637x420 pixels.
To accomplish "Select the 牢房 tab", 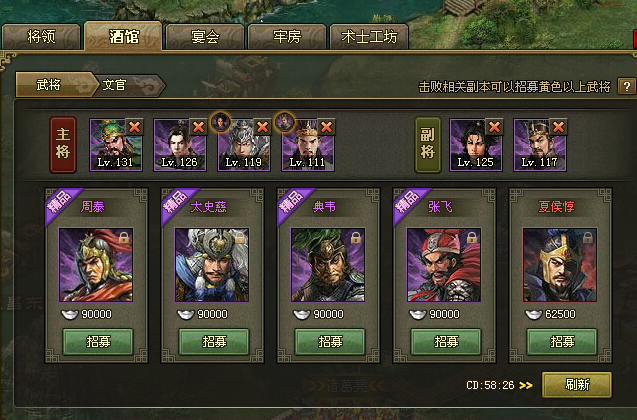I will [286, 39].
